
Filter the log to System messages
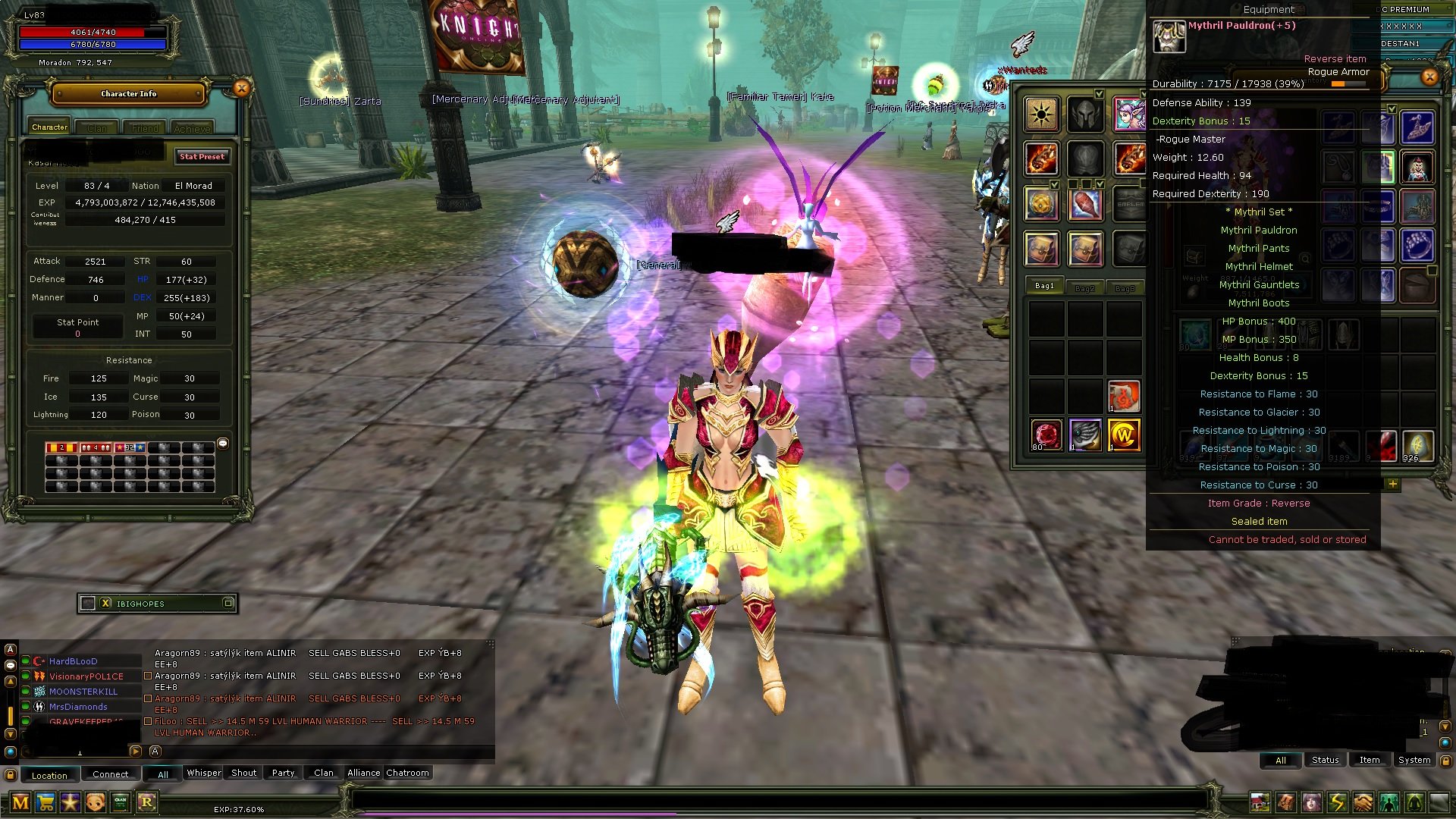click(x=1414, y=761)
